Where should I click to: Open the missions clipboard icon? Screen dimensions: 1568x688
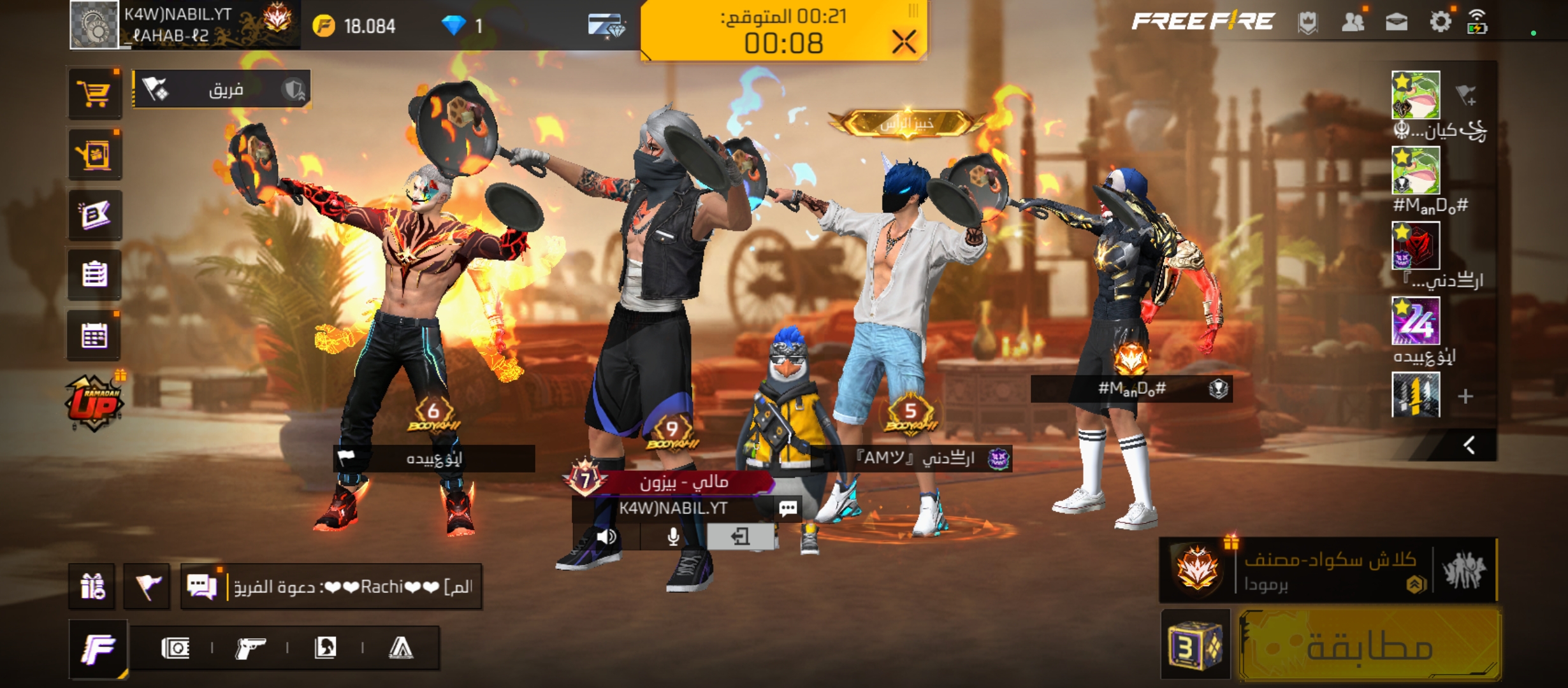(94, 275)
